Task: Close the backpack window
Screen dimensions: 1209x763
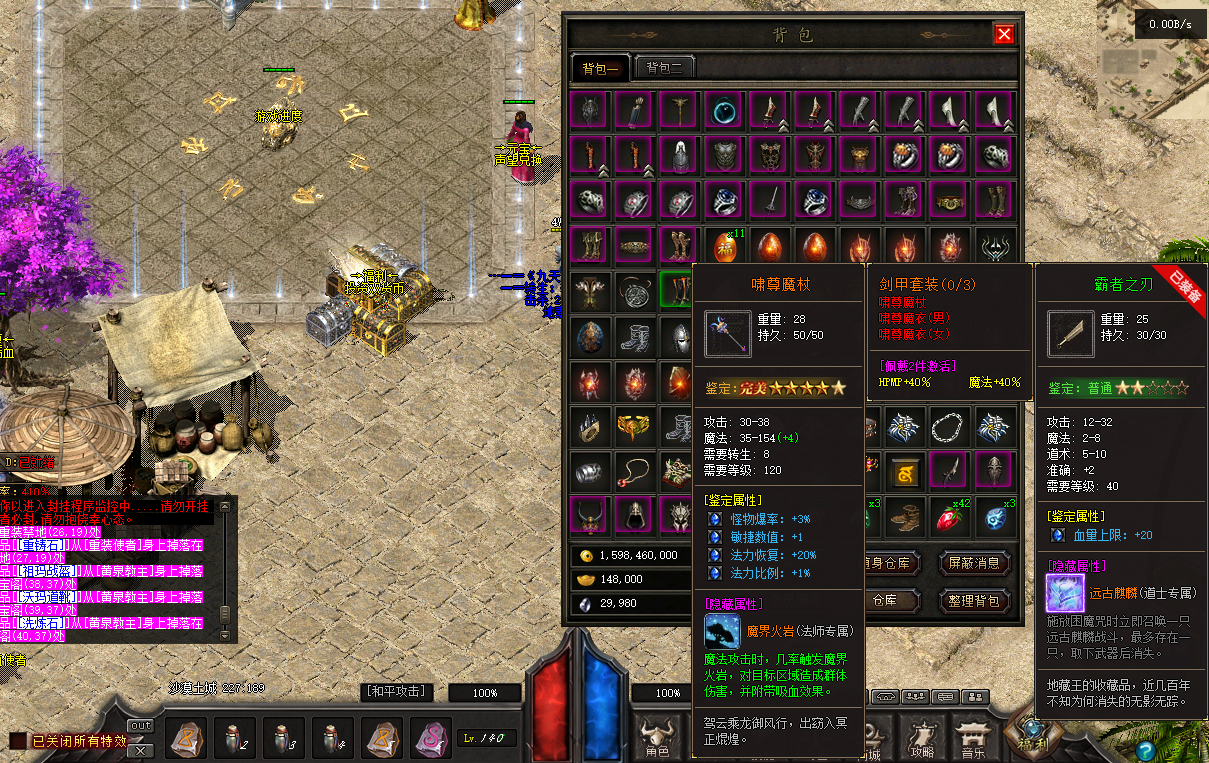Action: click(1004, 35)
